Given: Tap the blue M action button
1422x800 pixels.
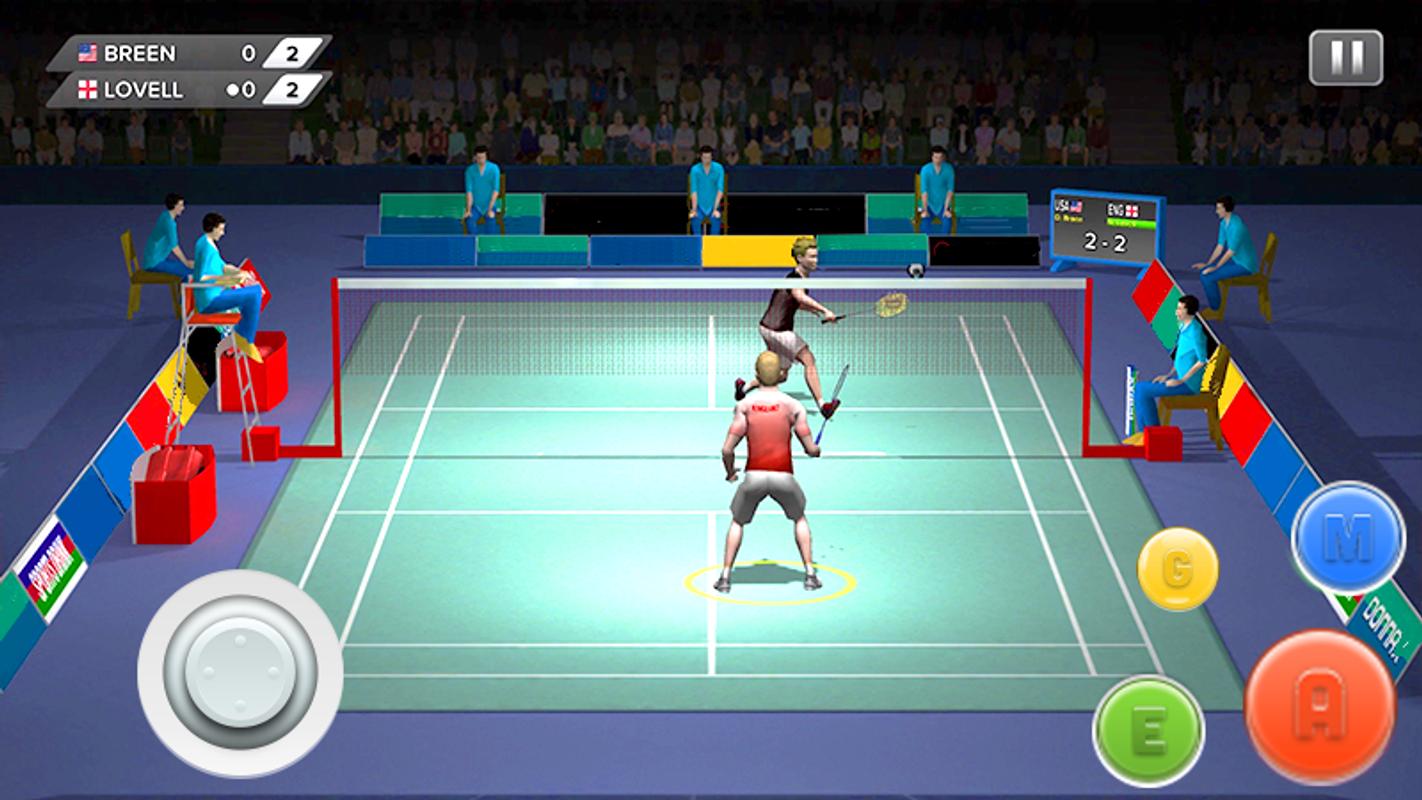Looking at the screenshot, I should [x=1347, y=538].
